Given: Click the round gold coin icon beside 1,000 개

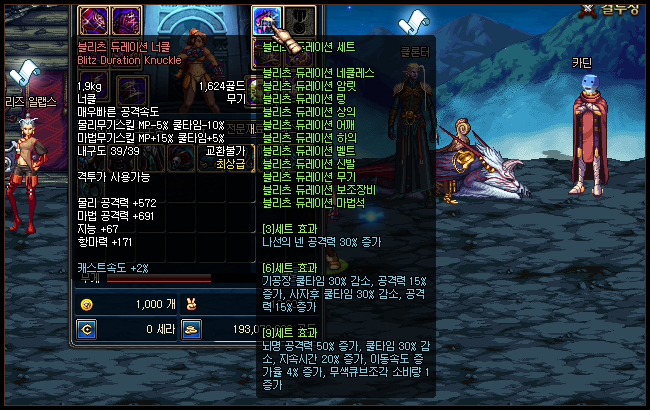Looking at the screenshot, I should [86, 304].
